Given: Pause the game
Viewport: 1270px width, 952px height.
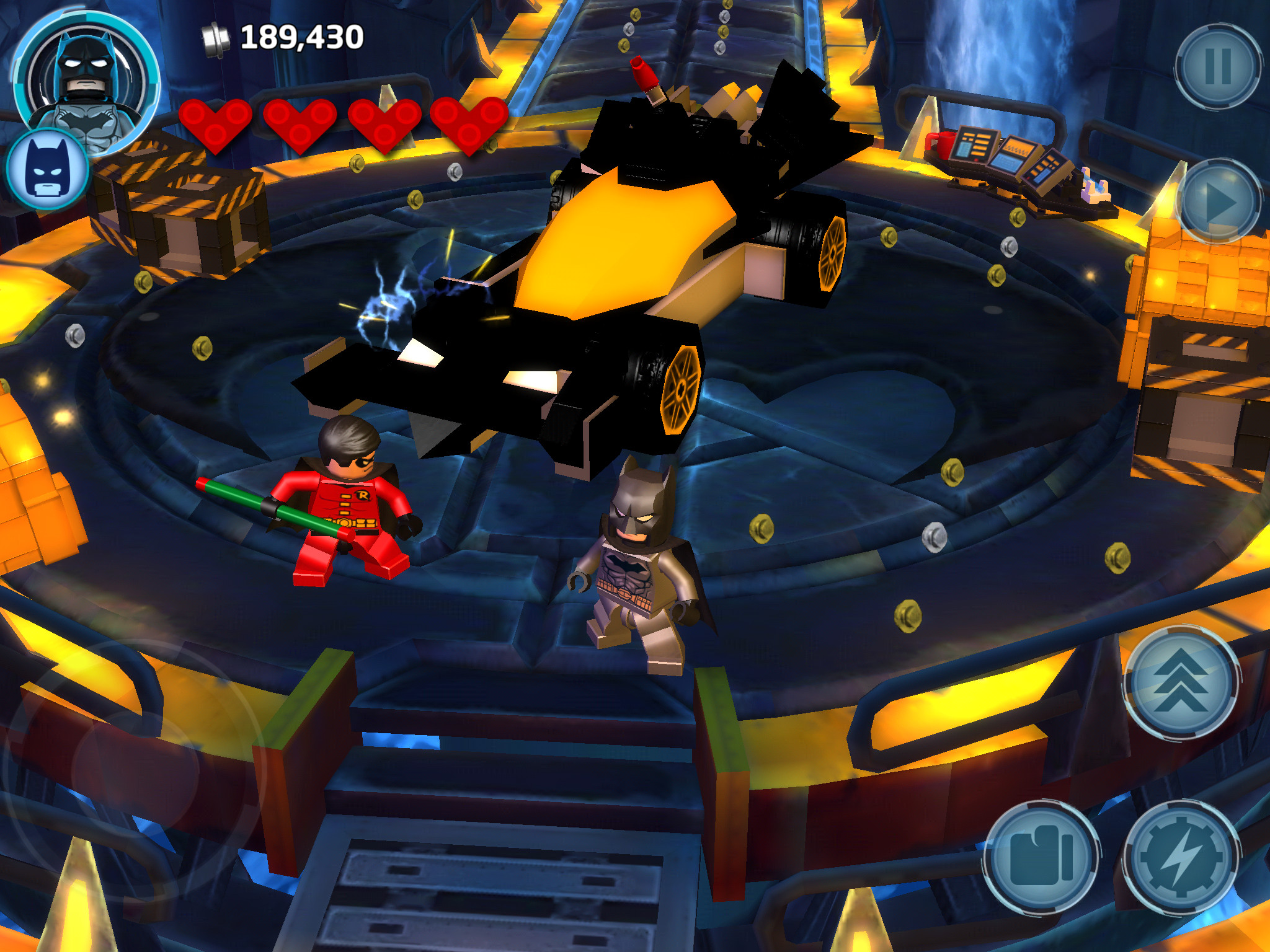Looking at the screenshot, I should point(1218,66).
